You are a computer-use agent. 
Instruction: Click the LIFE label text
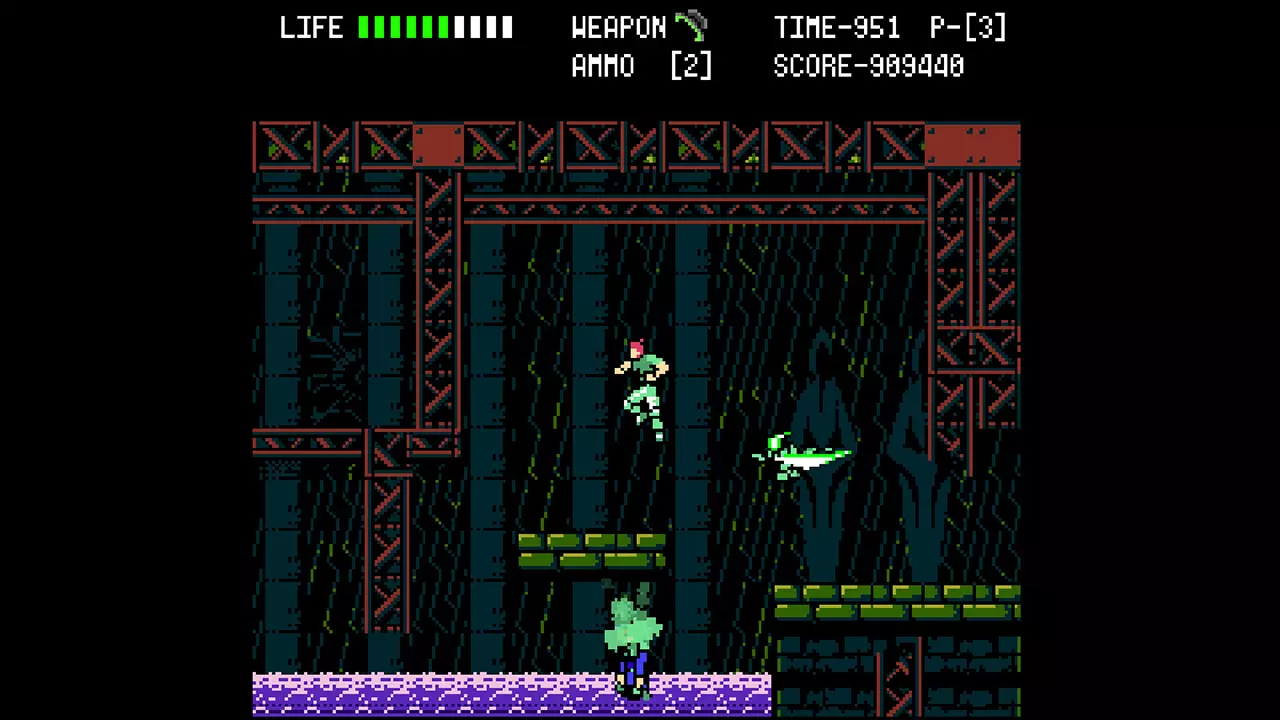[x=312, y=27]
